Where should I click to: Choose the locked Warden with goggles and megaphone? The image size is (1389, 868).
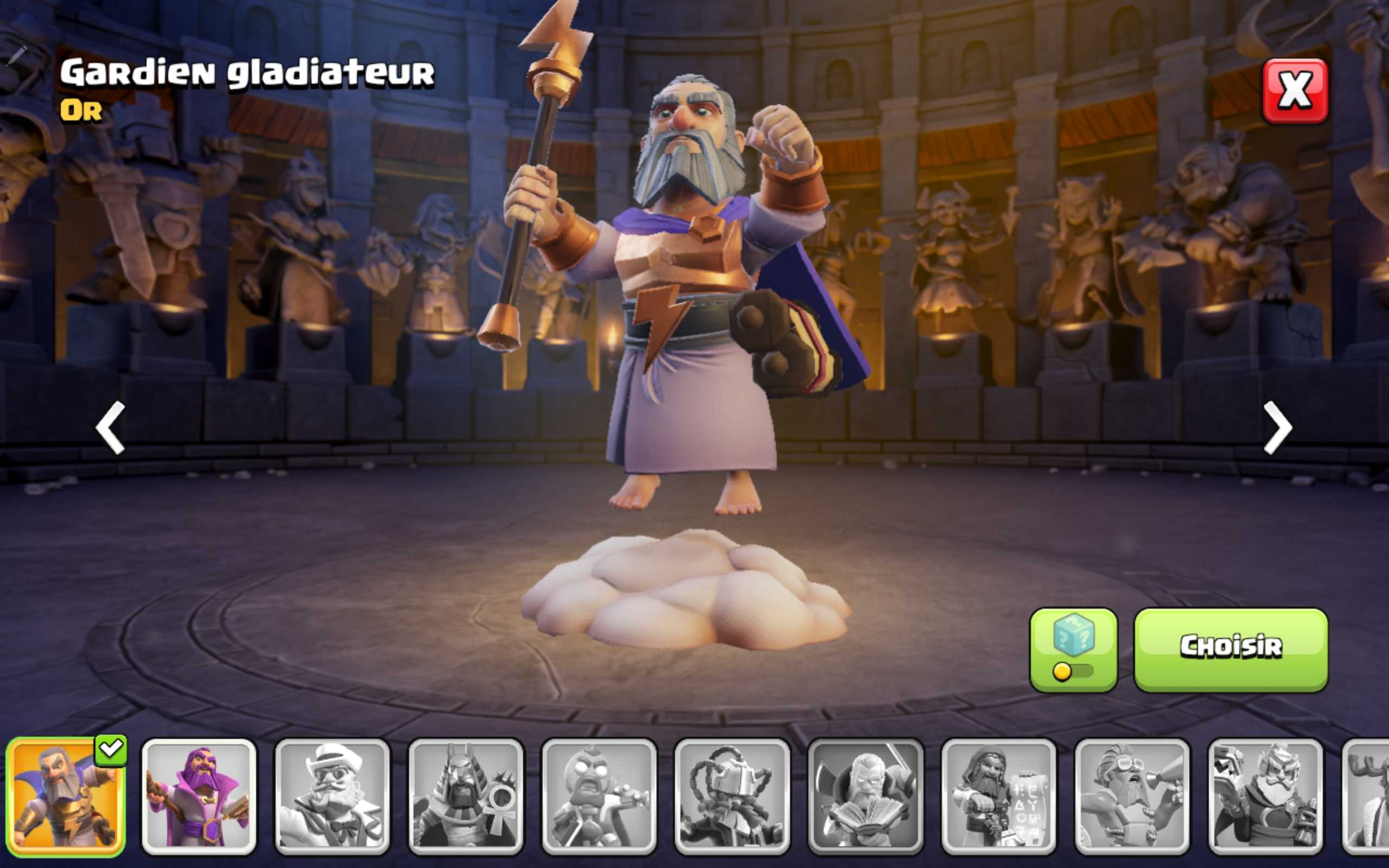click(1132, 796)
